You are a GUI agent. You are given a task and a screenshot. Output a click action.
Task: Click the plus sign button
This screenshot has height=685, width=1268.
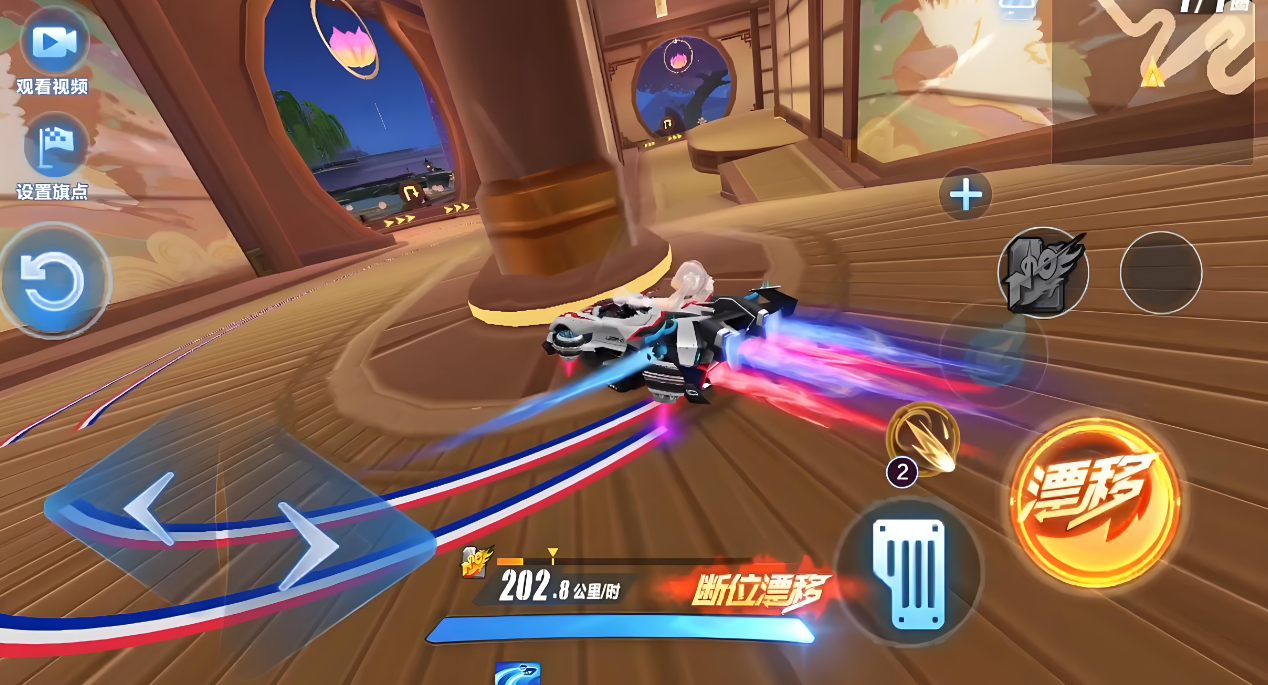965,195
